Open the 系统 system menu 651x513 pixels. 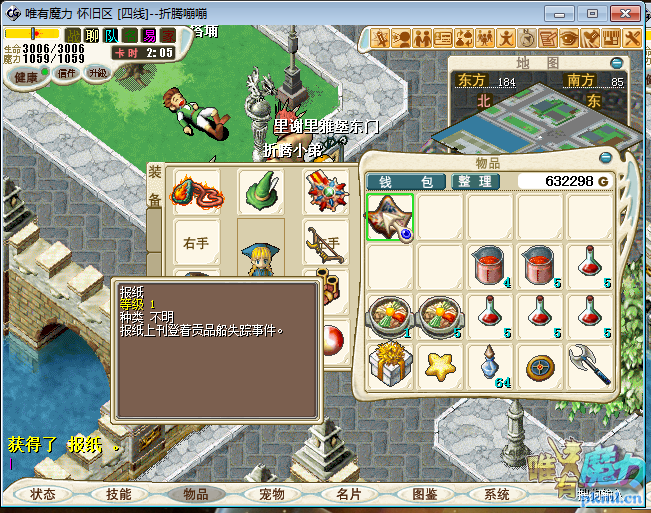[x=497, y=494]
